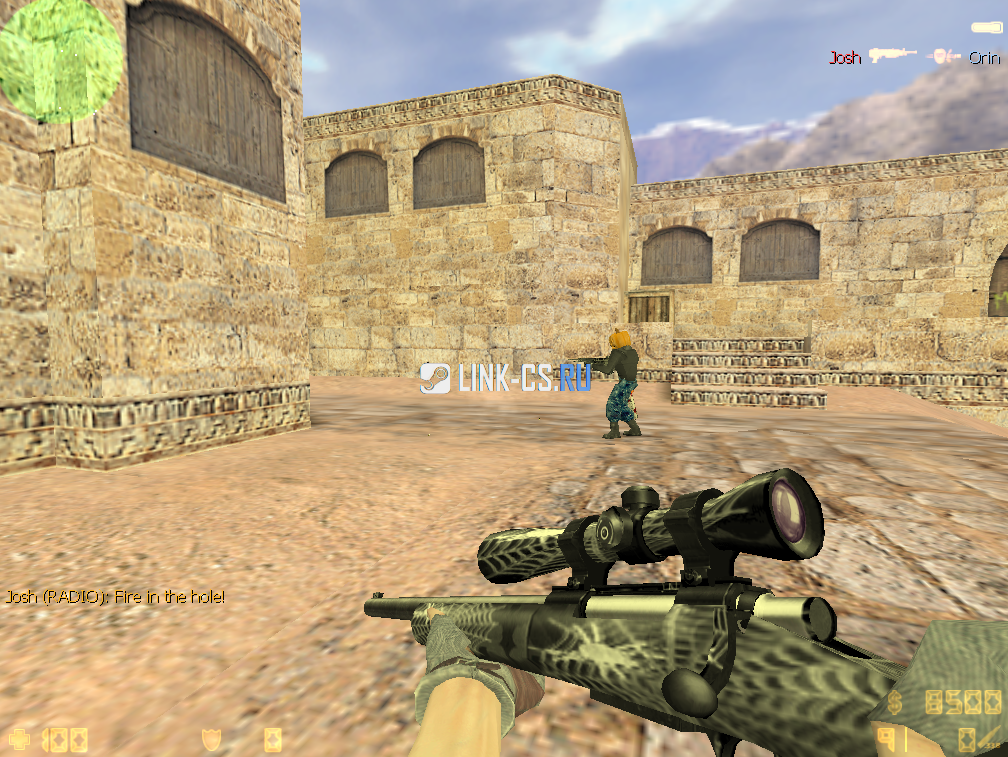
Task: Click the health cross icon
Action: tap(20, 740)
